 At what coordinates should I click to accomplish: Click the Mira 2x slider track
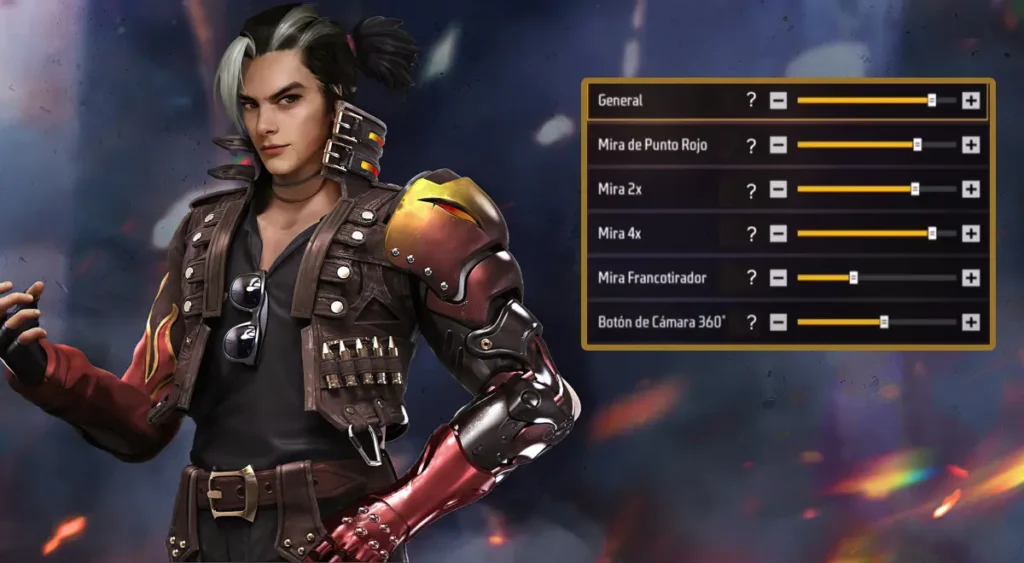875,189
